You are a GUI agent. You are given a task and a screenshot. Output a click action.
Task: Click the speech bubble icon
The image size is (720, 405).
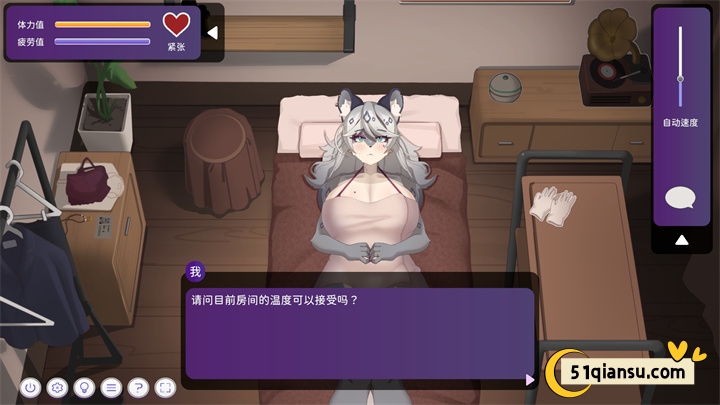point(680,198)
